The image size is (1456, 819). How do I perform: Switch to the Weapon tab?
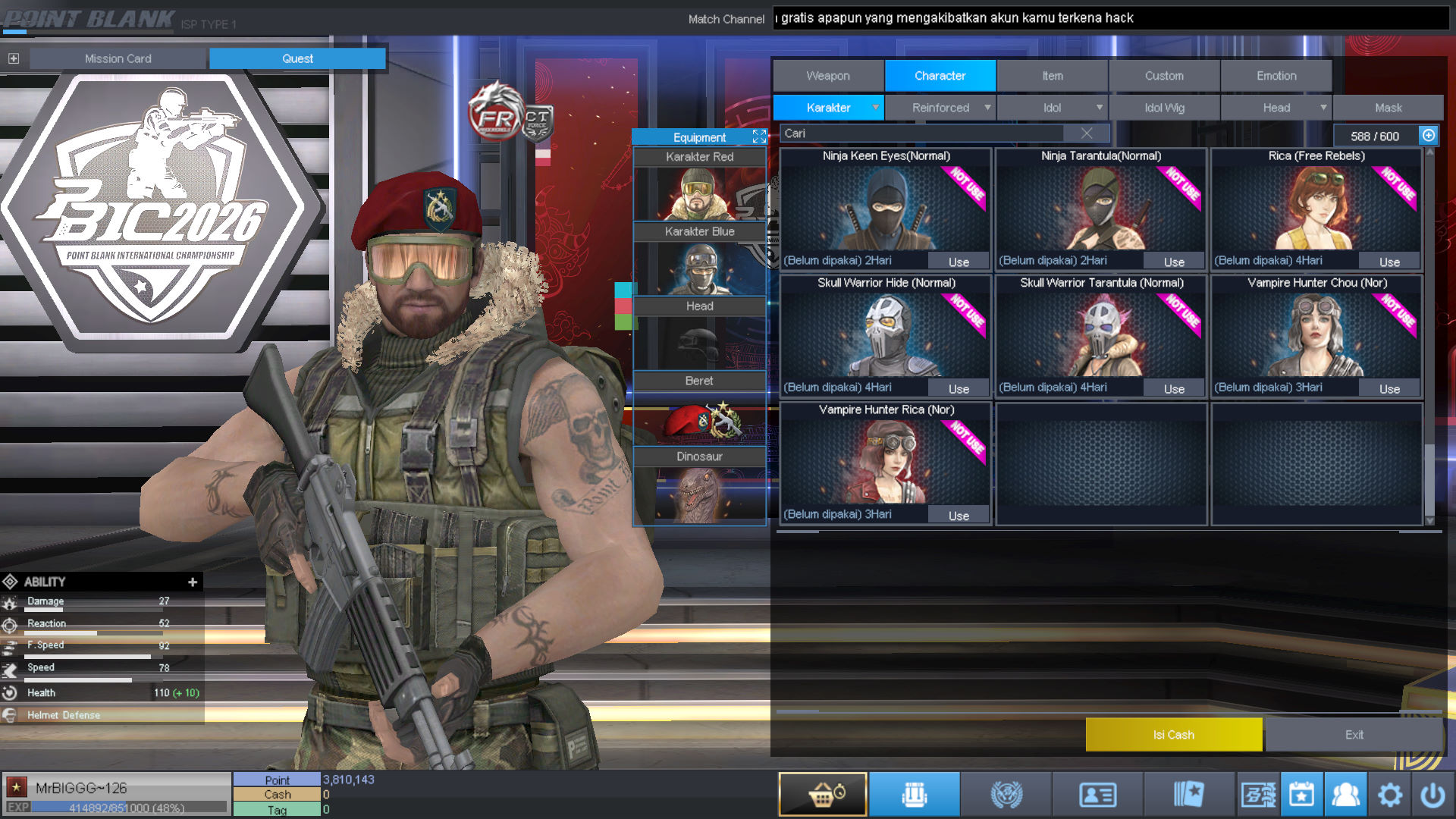tap(828, 76)
